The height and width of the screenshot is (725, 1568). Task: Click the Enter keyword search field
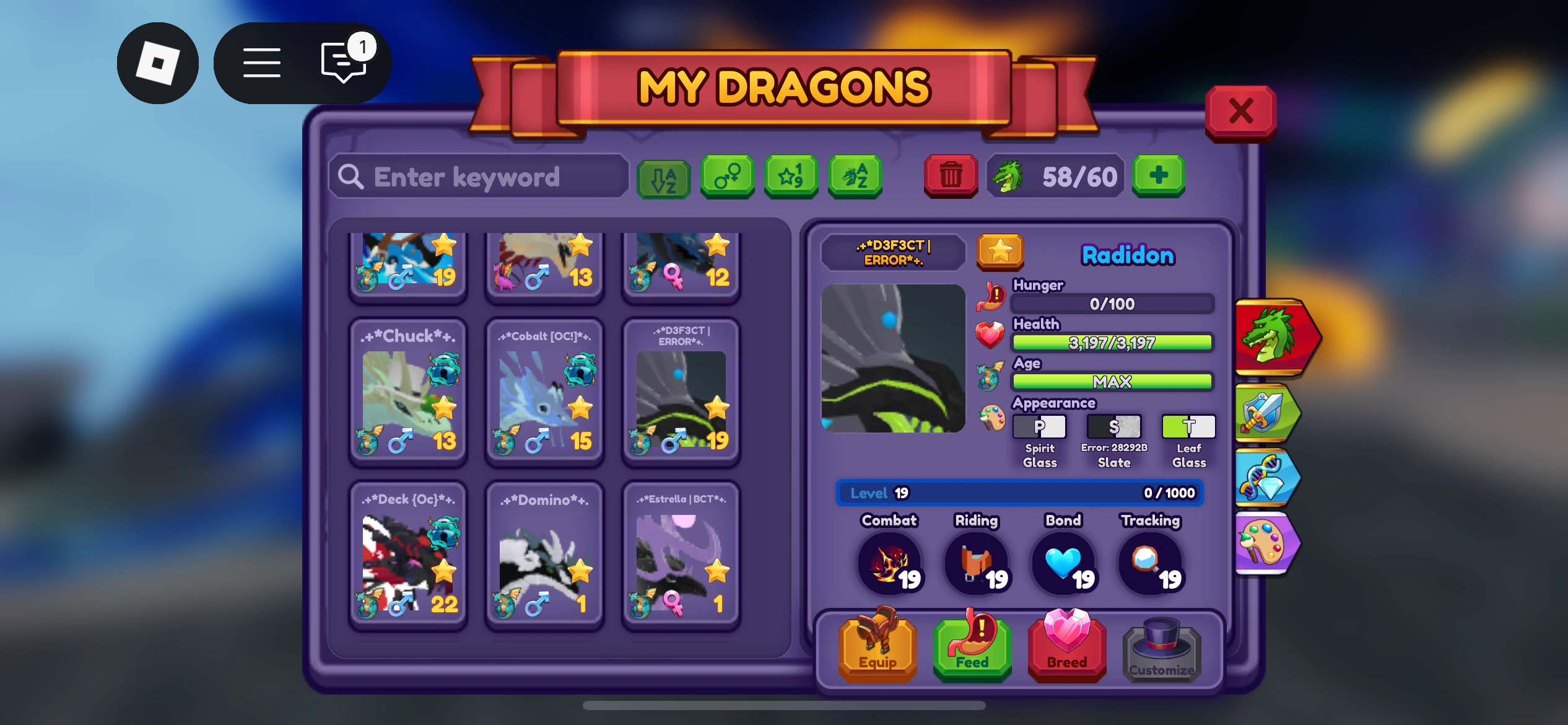(x=477, y=178)
